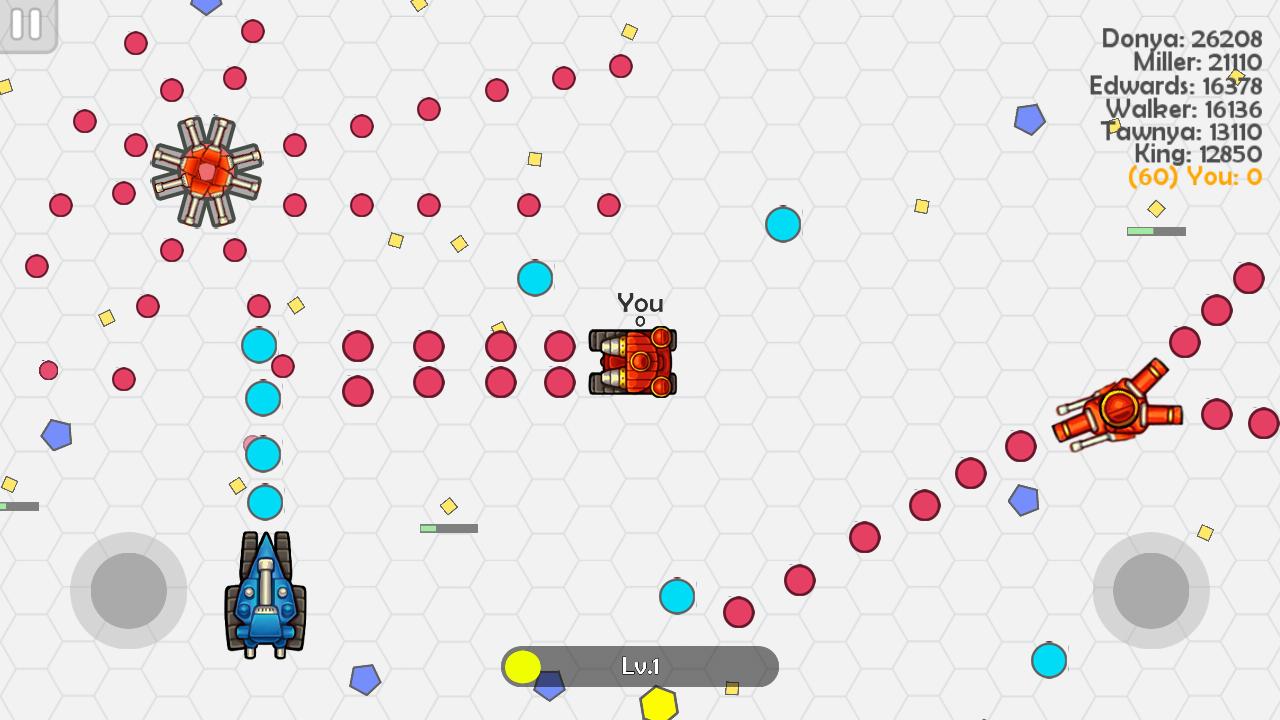This screenshot has width=1280, height=720.
Task: Click the blue enemy tank
Action: (265, 595)
